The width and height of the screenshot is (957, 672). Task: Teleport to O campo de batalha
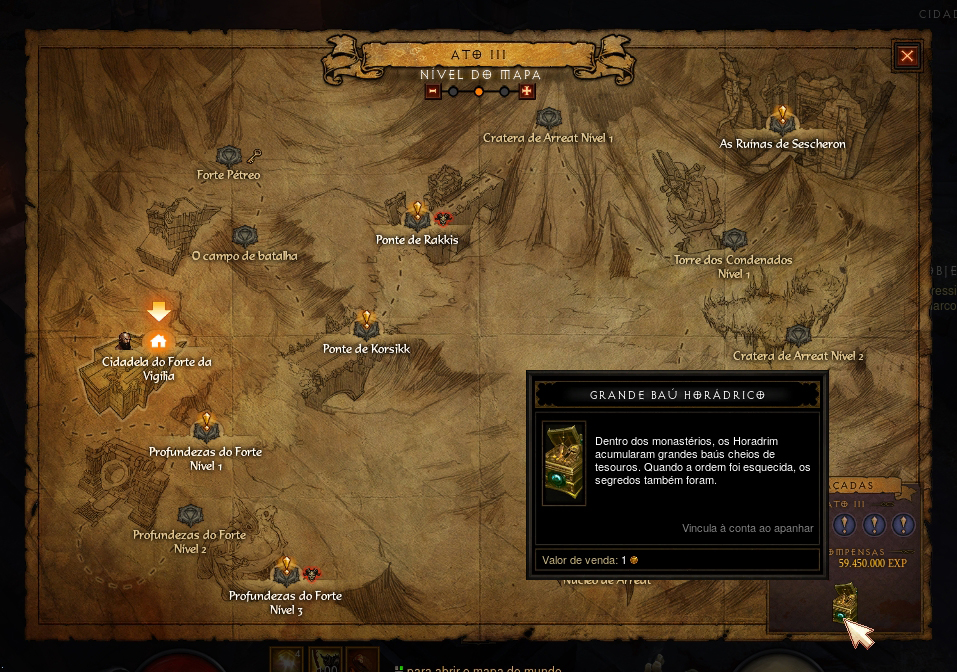(245, 237)
